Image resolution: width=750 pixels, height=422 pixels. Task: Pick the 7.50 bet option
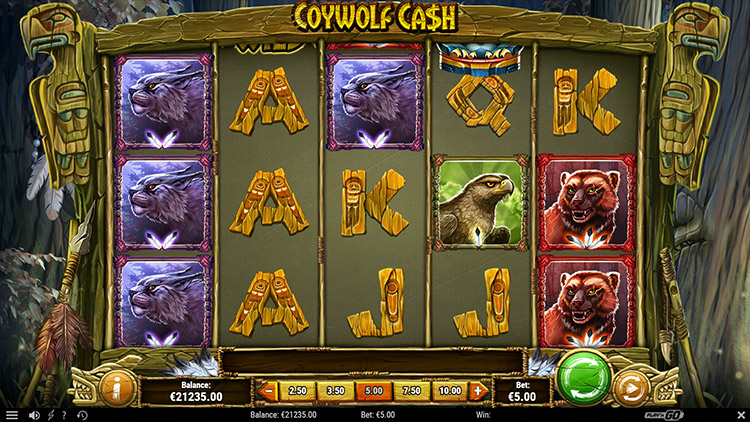click(411, 391)
